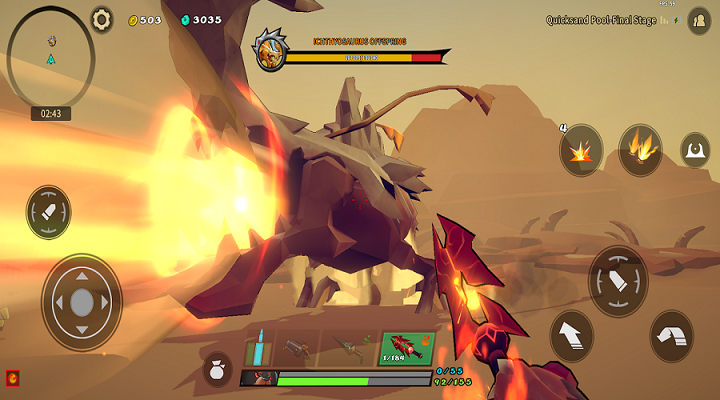Activate the explosion skill button

point(581,151)
